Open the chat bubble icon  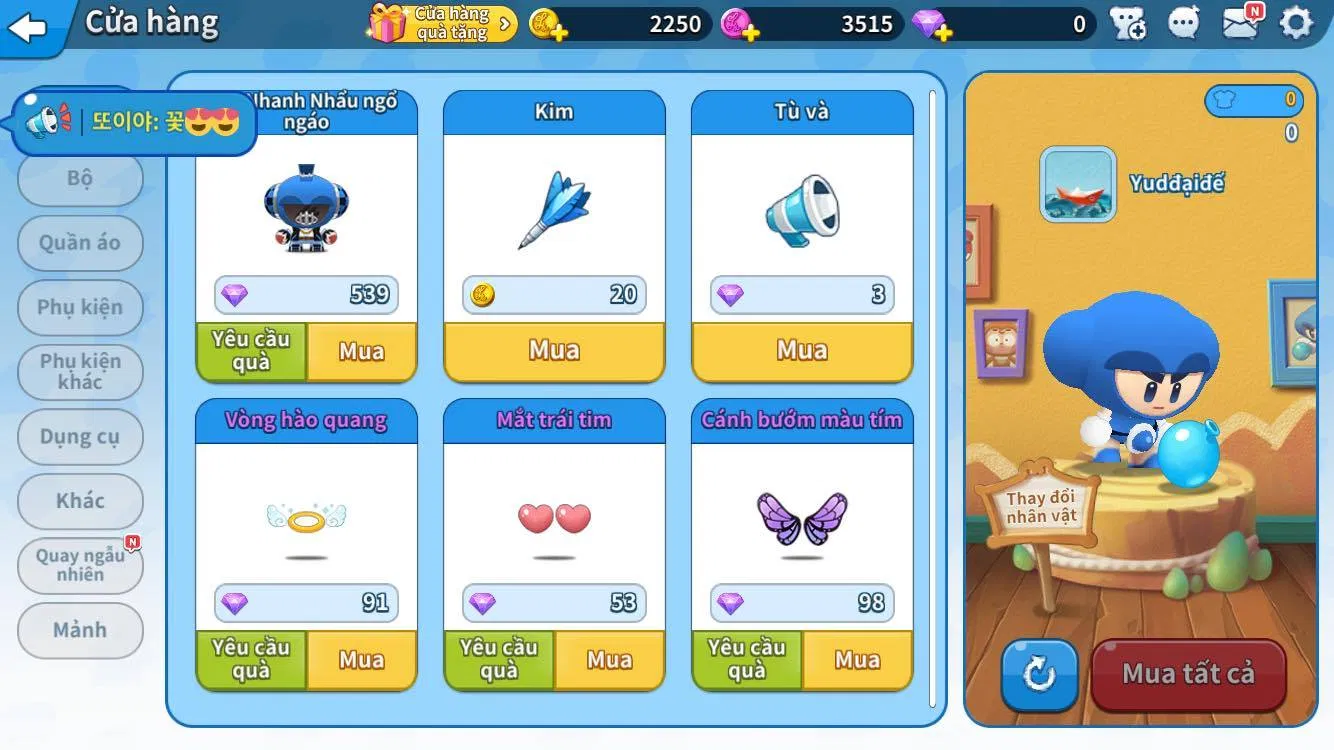point(1184,23)
